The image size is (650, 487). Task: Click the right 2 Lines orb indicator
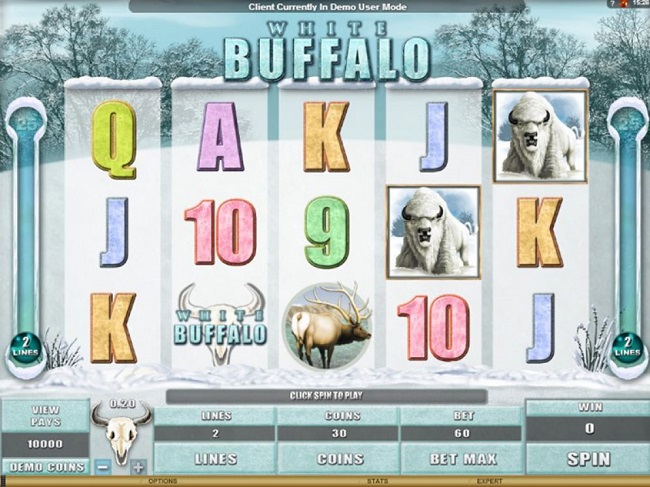[x=627, y=349]
